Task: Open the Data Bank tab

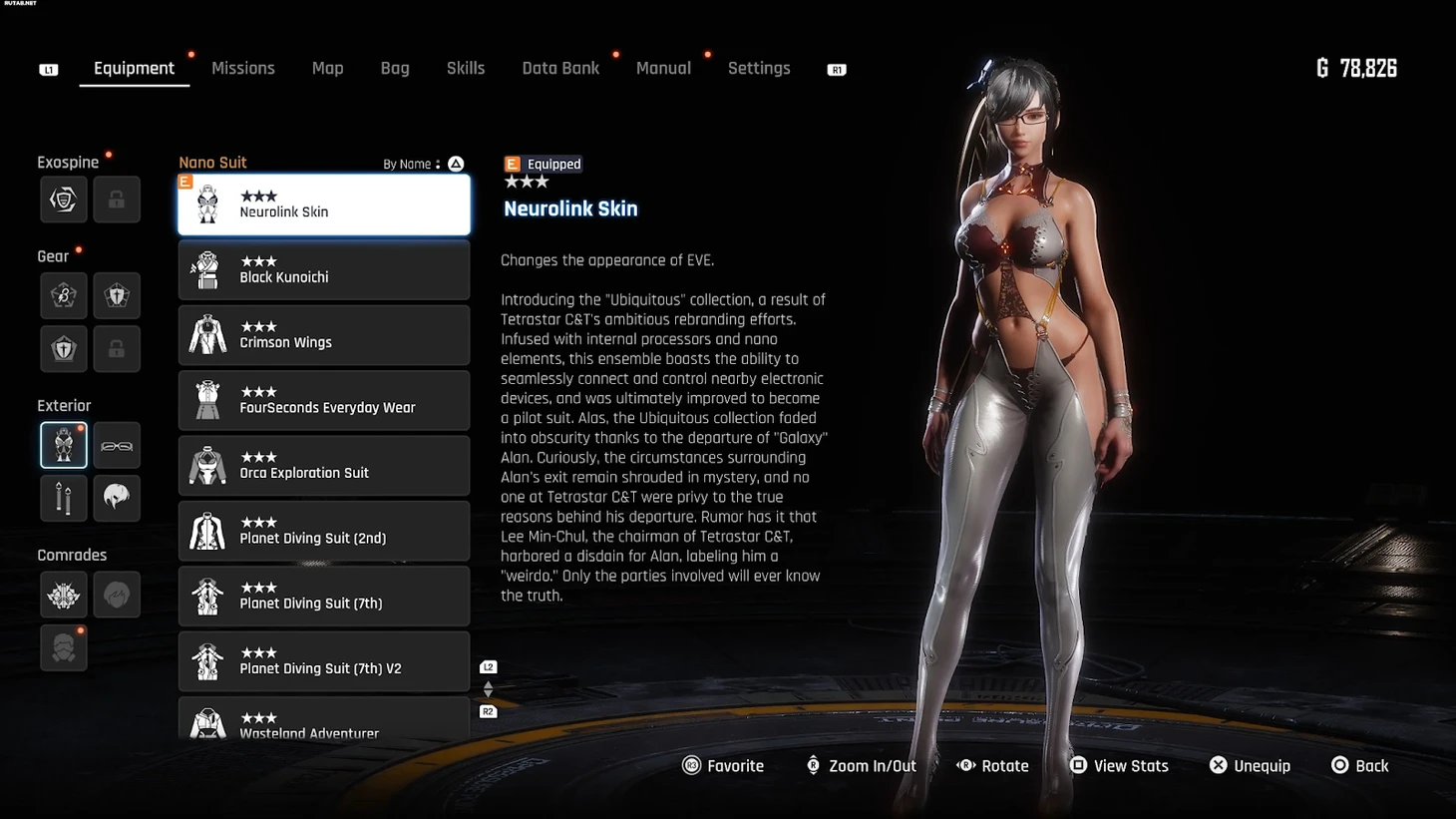Action: coord(560,69)
